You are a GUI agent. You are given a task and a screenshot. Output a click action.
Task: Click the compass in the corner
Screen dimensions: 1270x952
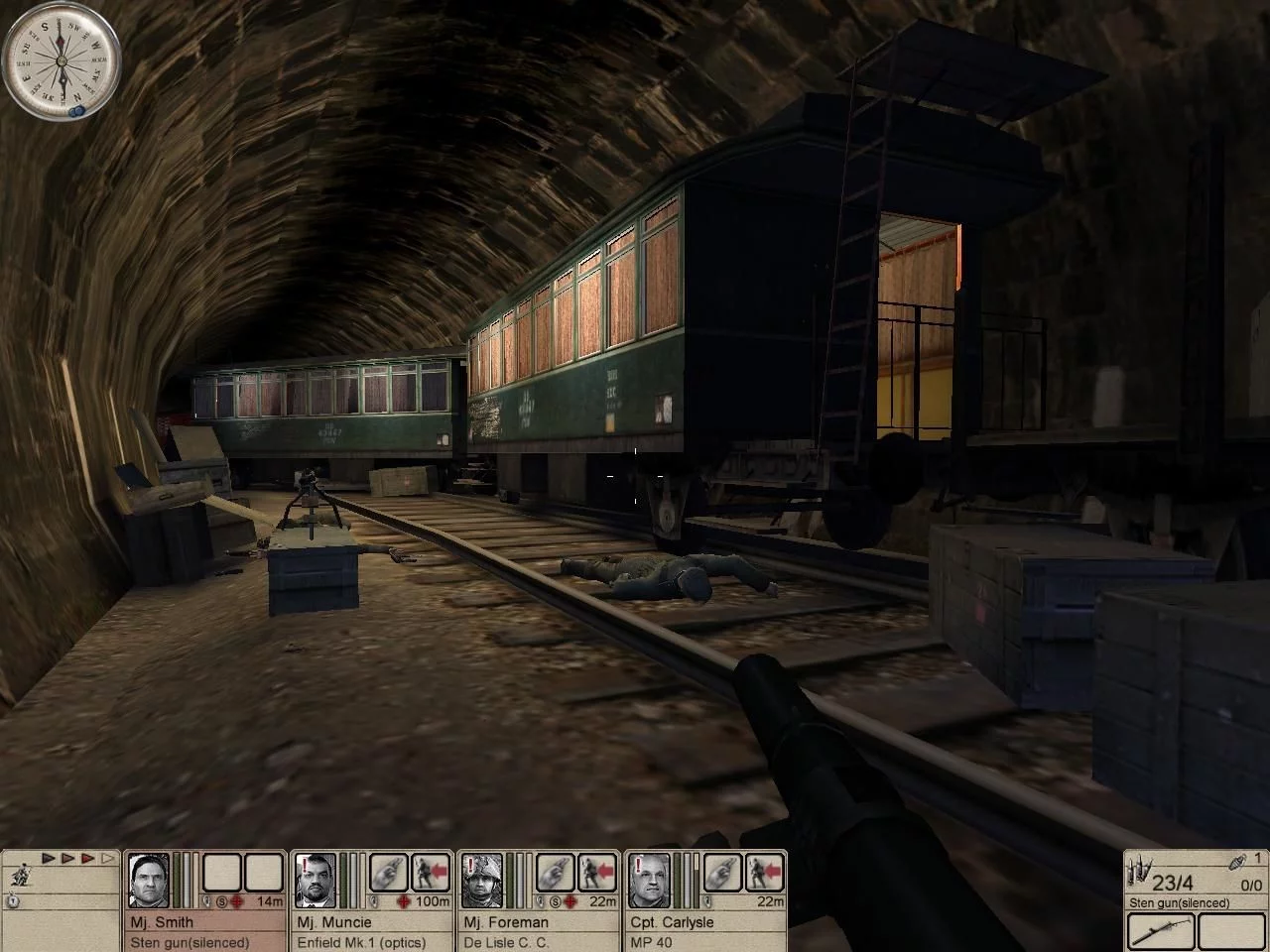61,60
